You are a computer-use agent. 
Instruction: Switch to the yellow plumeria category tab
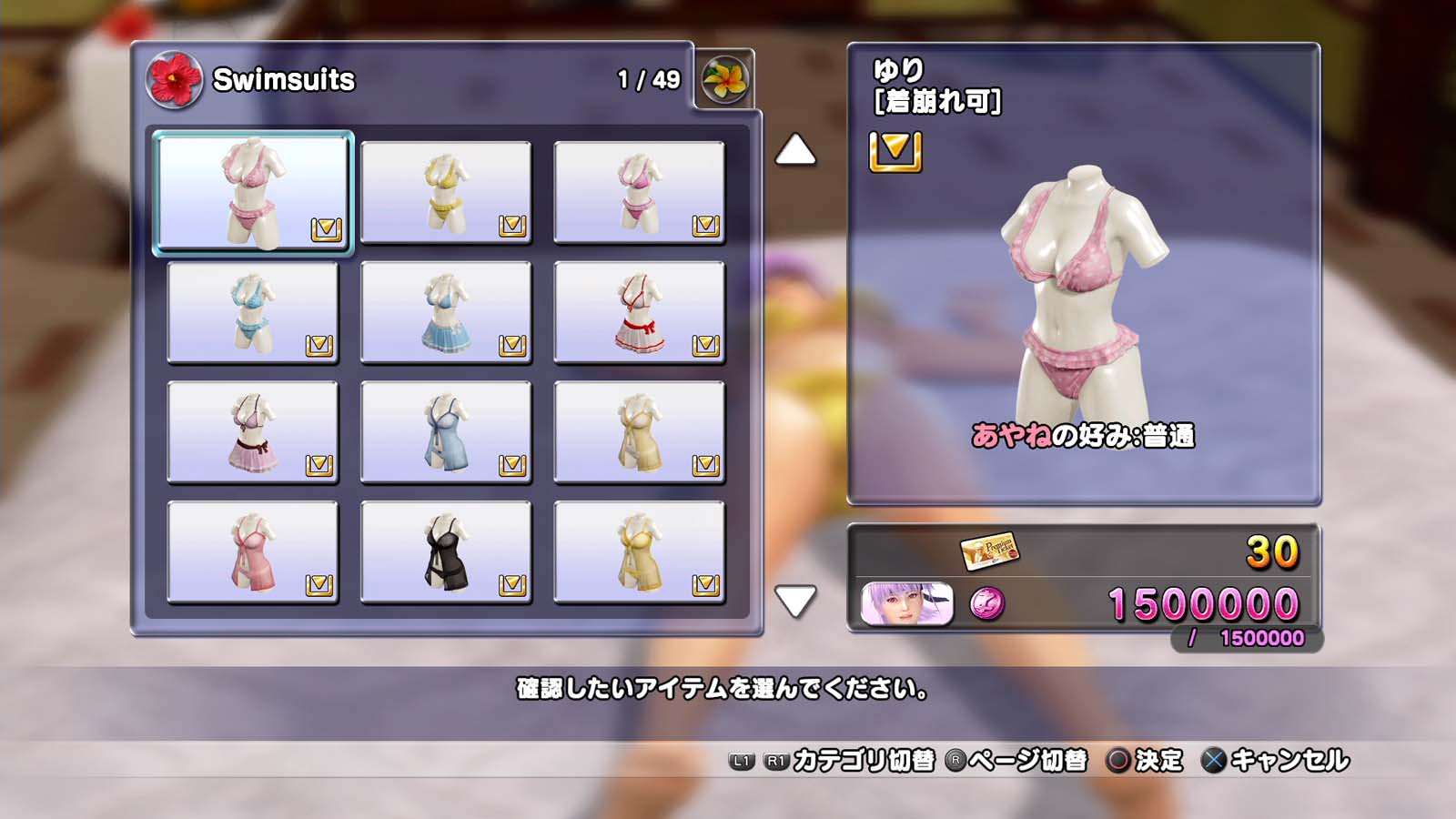click(x=725, y=80)
